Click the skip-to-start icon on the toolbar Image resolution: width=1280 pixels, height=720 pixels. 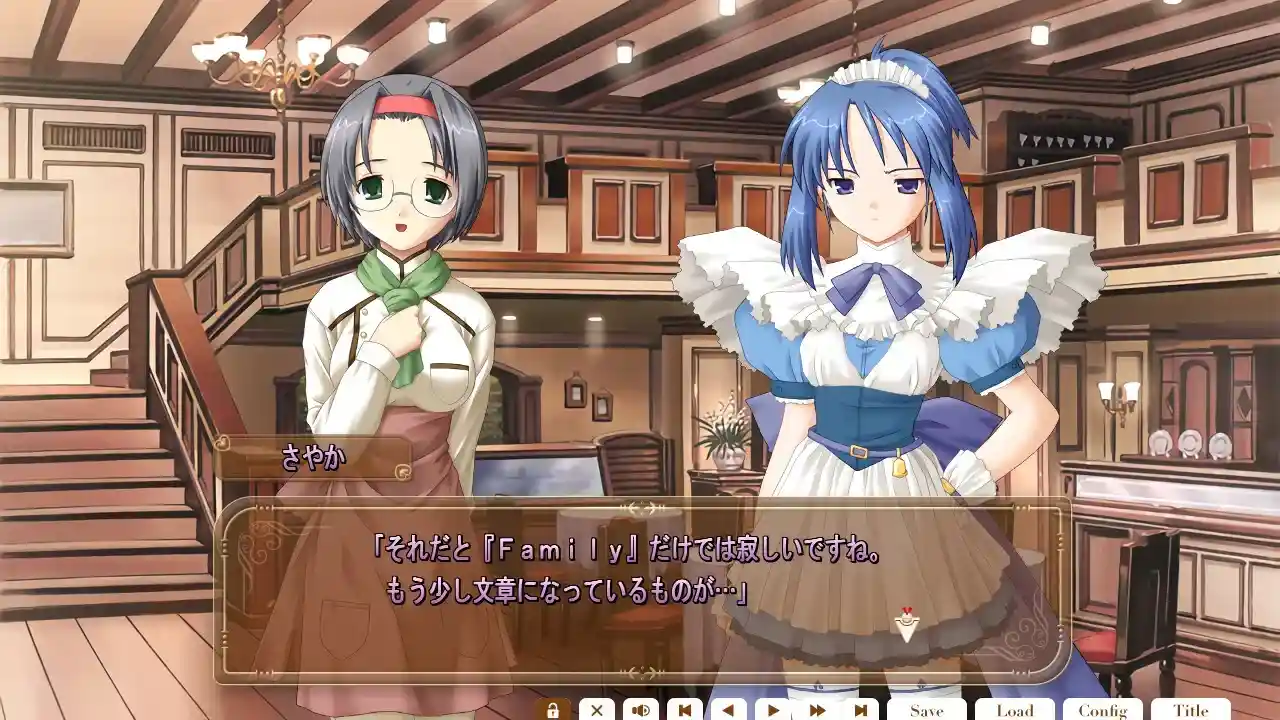[x=684, y=708]
